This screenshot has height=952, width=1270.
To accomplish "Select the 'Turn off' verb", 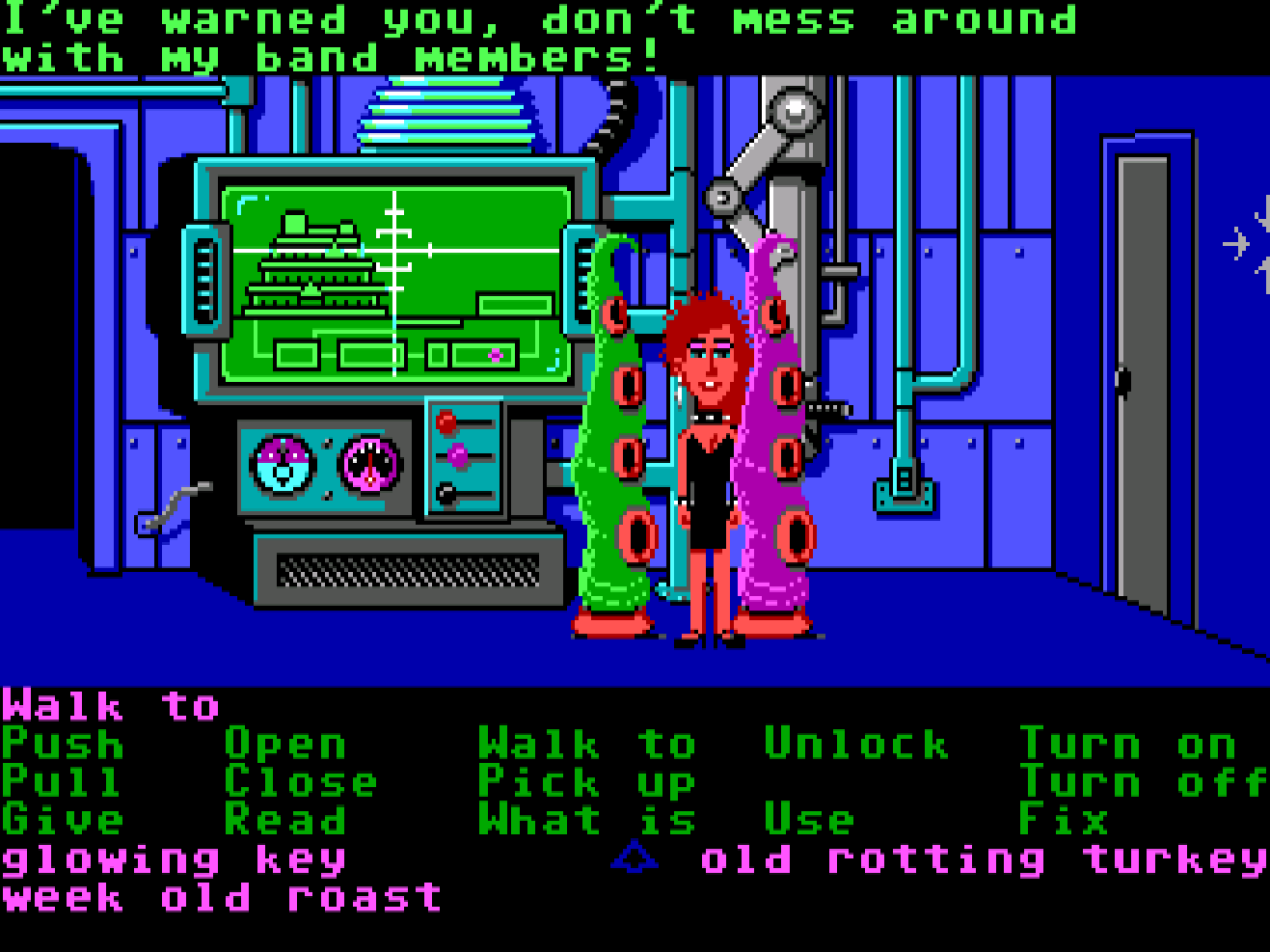I will point(1138,781).
